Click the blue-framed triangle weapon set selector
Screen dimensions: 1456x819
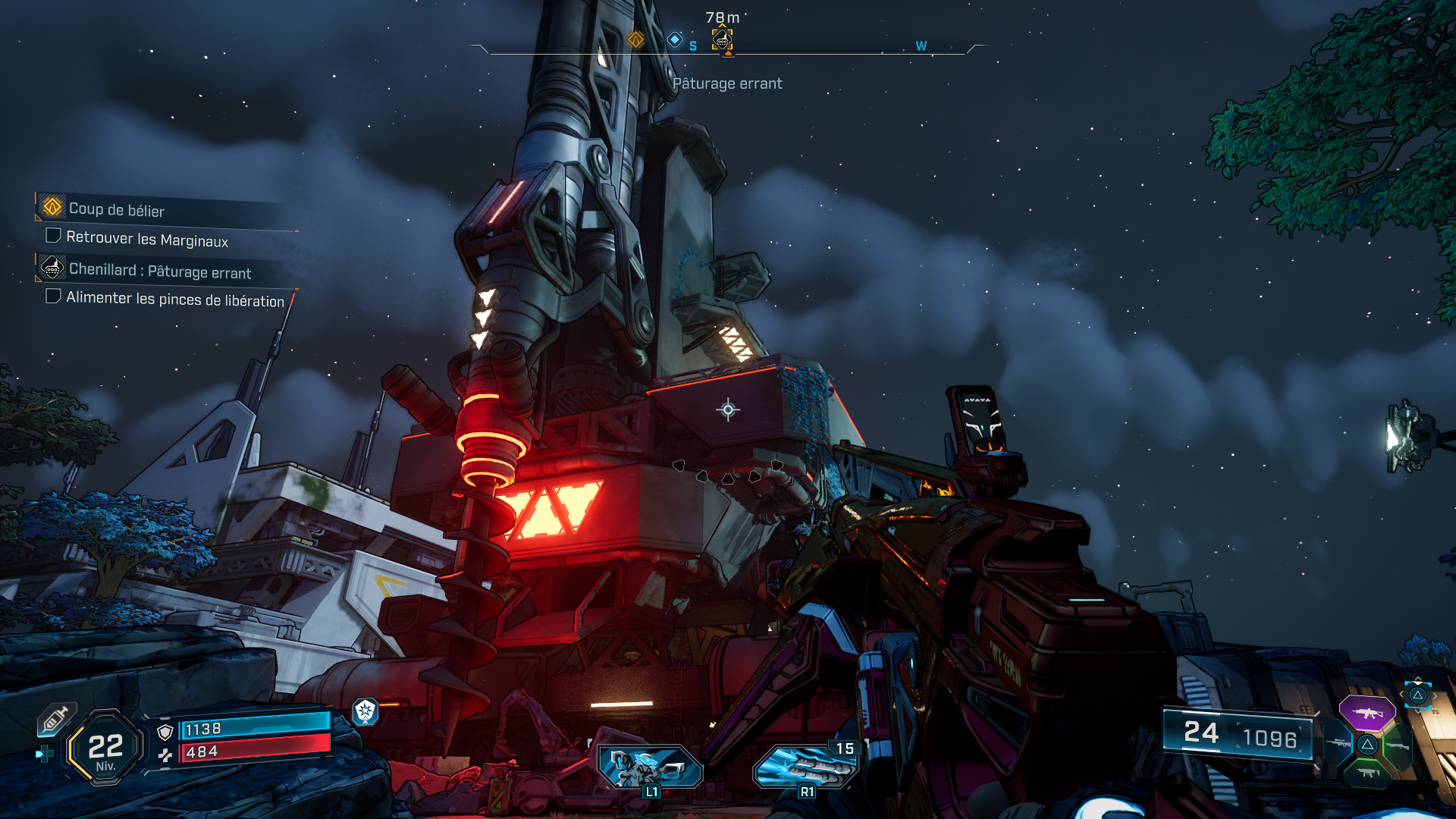click(1417, 695)
